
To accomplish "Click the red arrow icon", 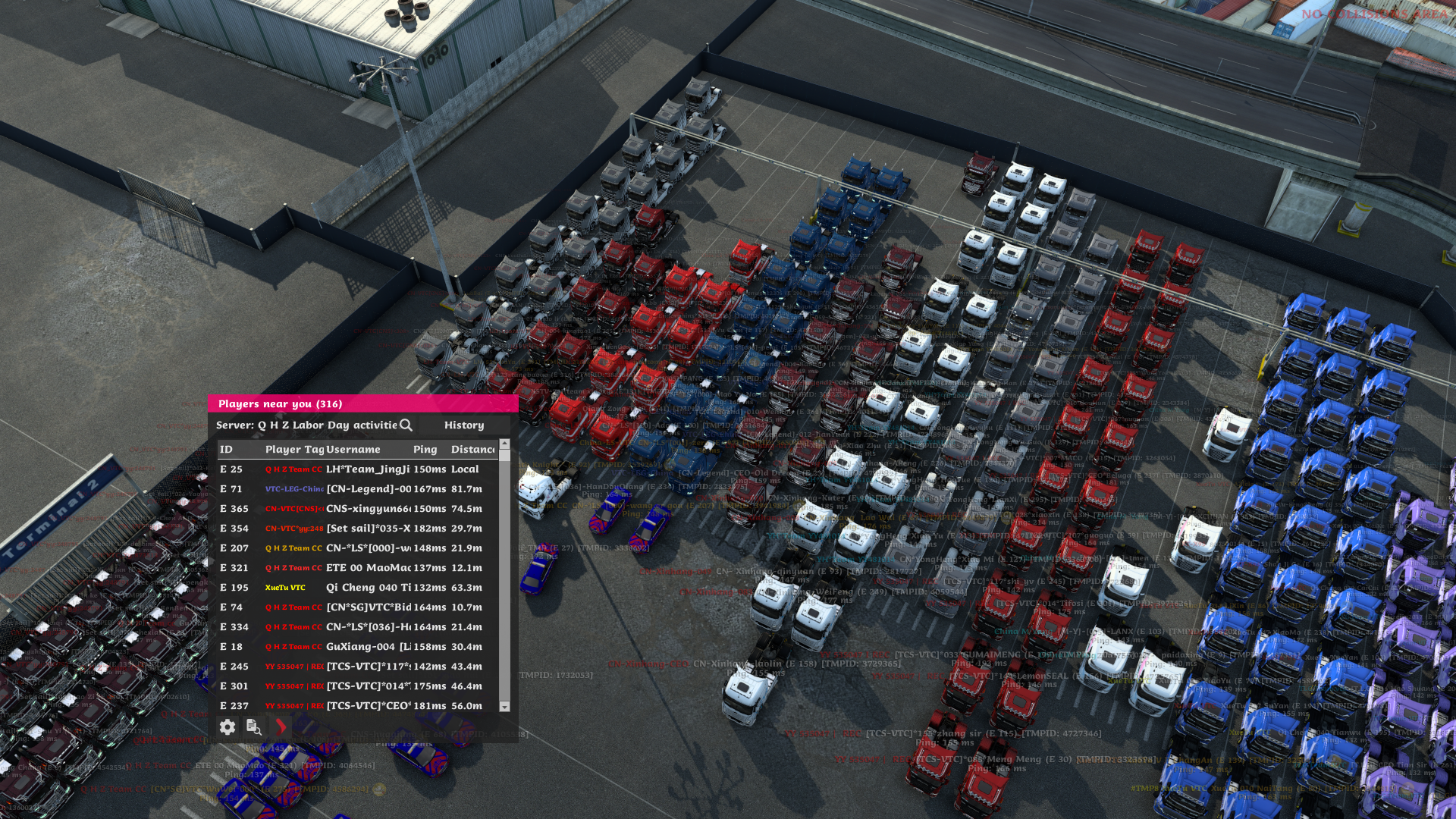I will tap(281, 727).
